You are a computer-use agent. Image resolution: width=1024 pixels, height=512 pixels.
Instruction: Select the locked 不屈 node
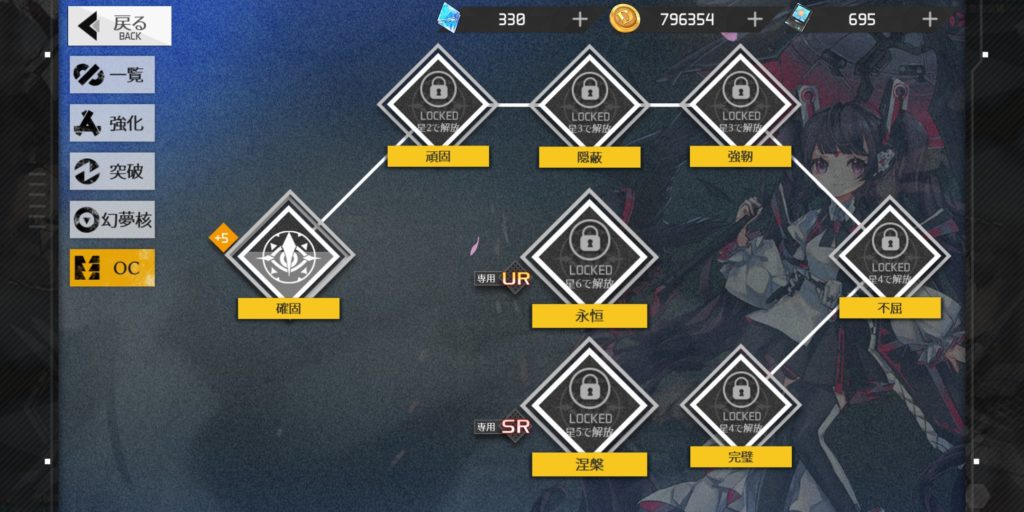pyautogui.click(x=889, y=252)
